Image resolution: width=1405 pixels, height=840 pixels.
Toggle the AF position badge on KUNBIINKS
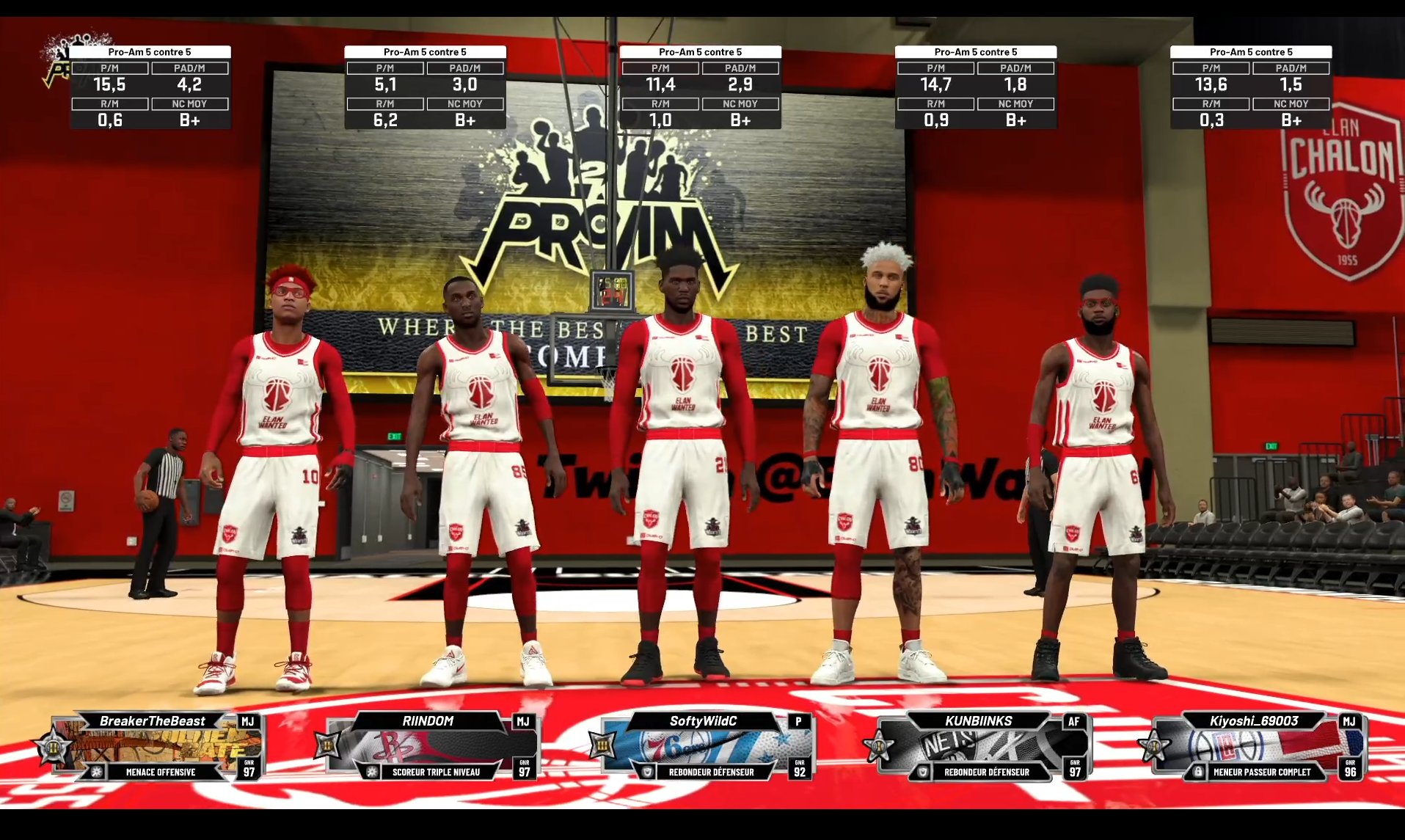coord(1076,721)
